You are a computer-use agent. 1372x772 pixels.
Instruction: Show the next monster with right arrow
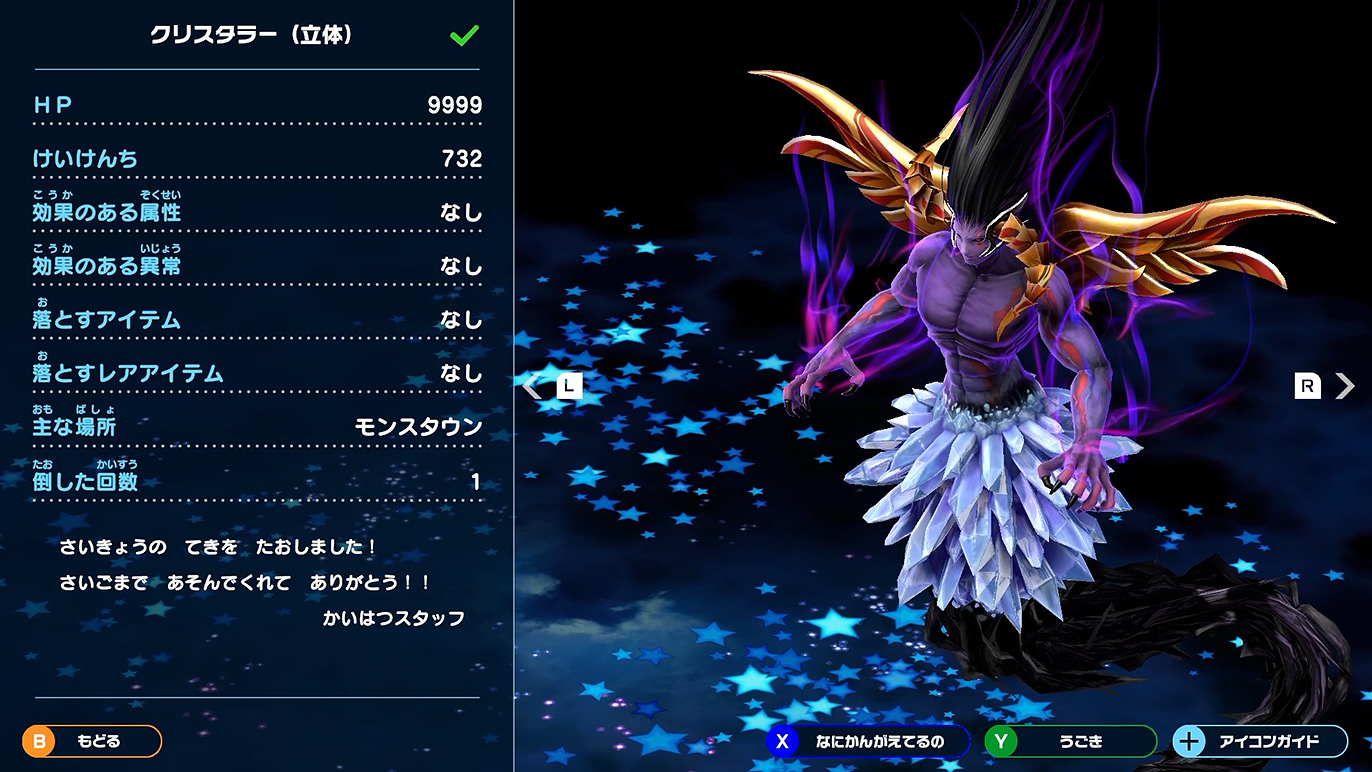pyautogui.click(x=1343, y=386)
